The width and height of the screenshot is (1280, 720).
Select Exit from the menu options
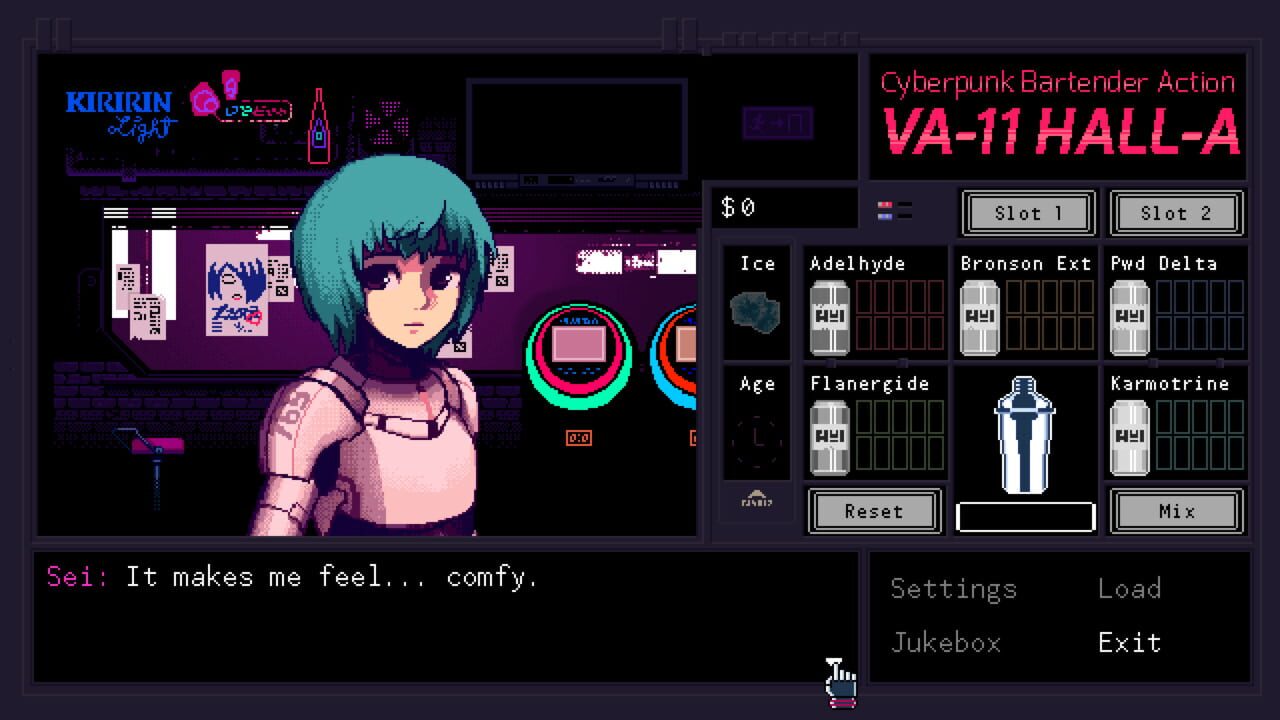(x=1130, y=643)
